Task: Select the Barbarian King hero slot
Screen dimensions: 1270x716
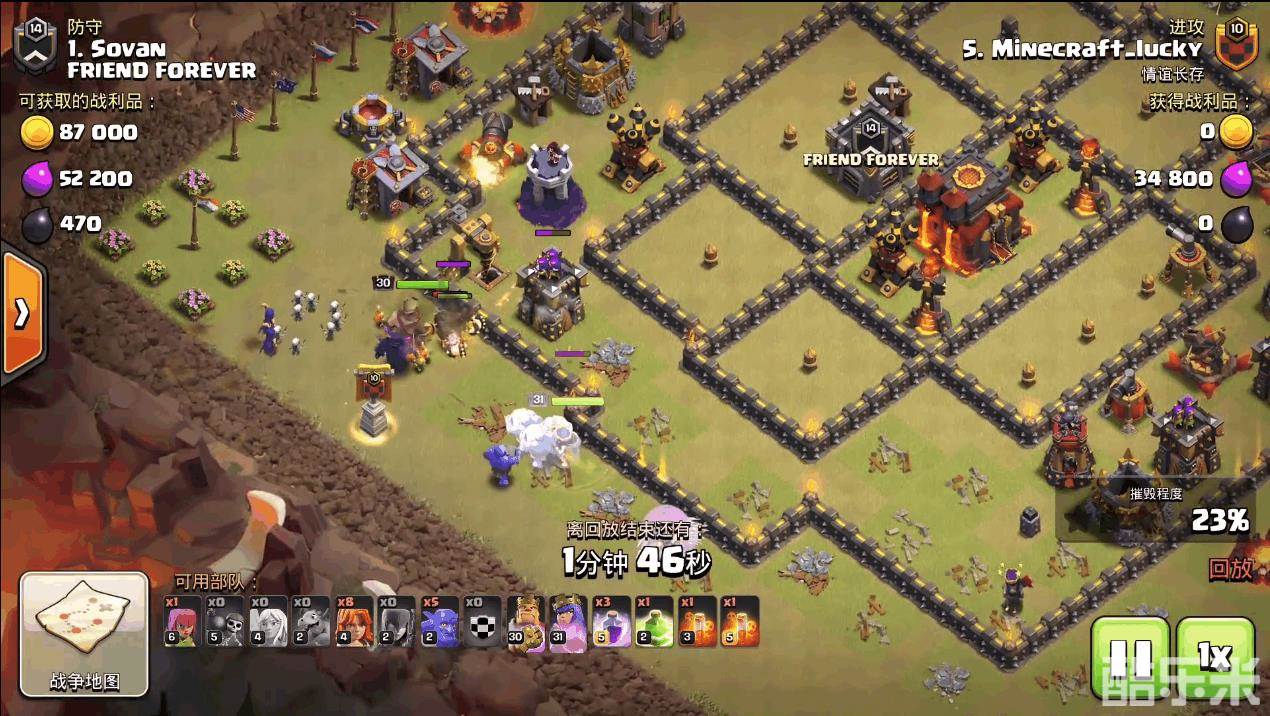Action: 525,622
